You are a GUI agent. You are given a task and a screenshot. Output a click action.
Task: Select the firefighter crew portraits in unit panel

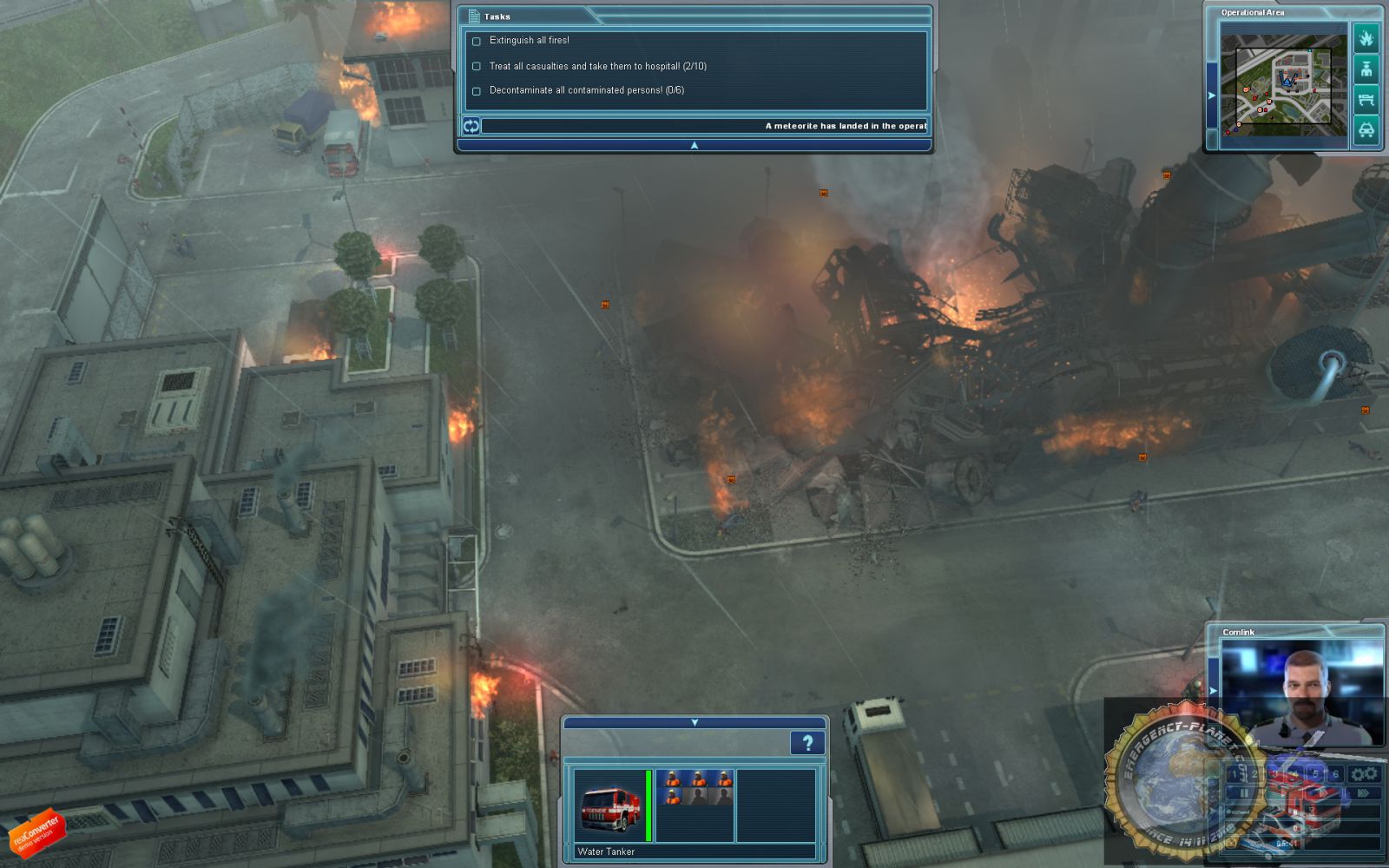[694, 787]
